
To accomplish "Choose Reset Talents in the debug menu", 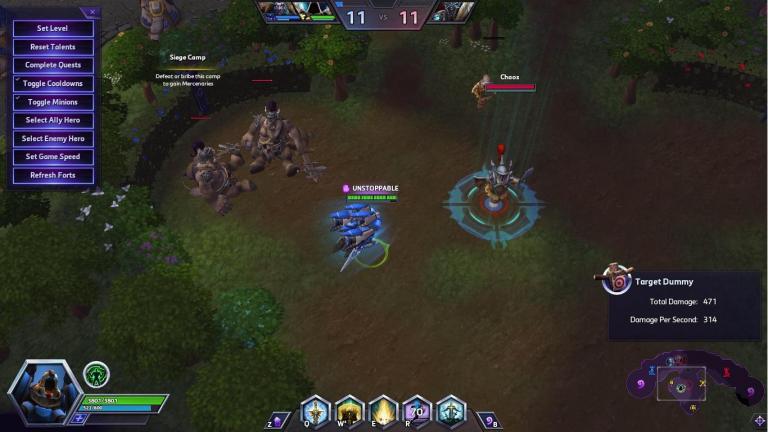I will click(x=52, y=47).
